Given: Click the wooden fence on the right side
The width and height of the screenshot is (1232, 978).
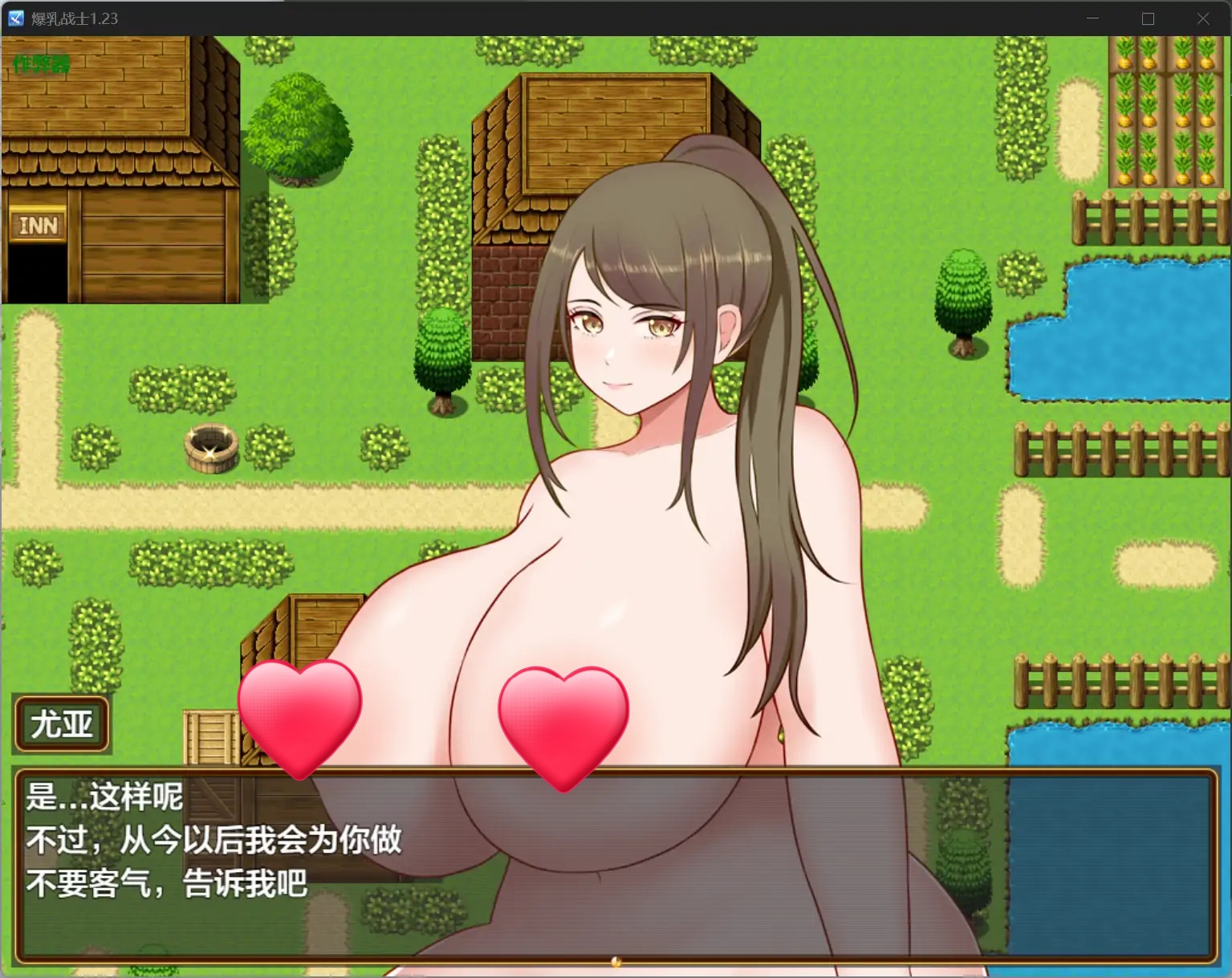Looking at the screenshot, I should 1116,450.
